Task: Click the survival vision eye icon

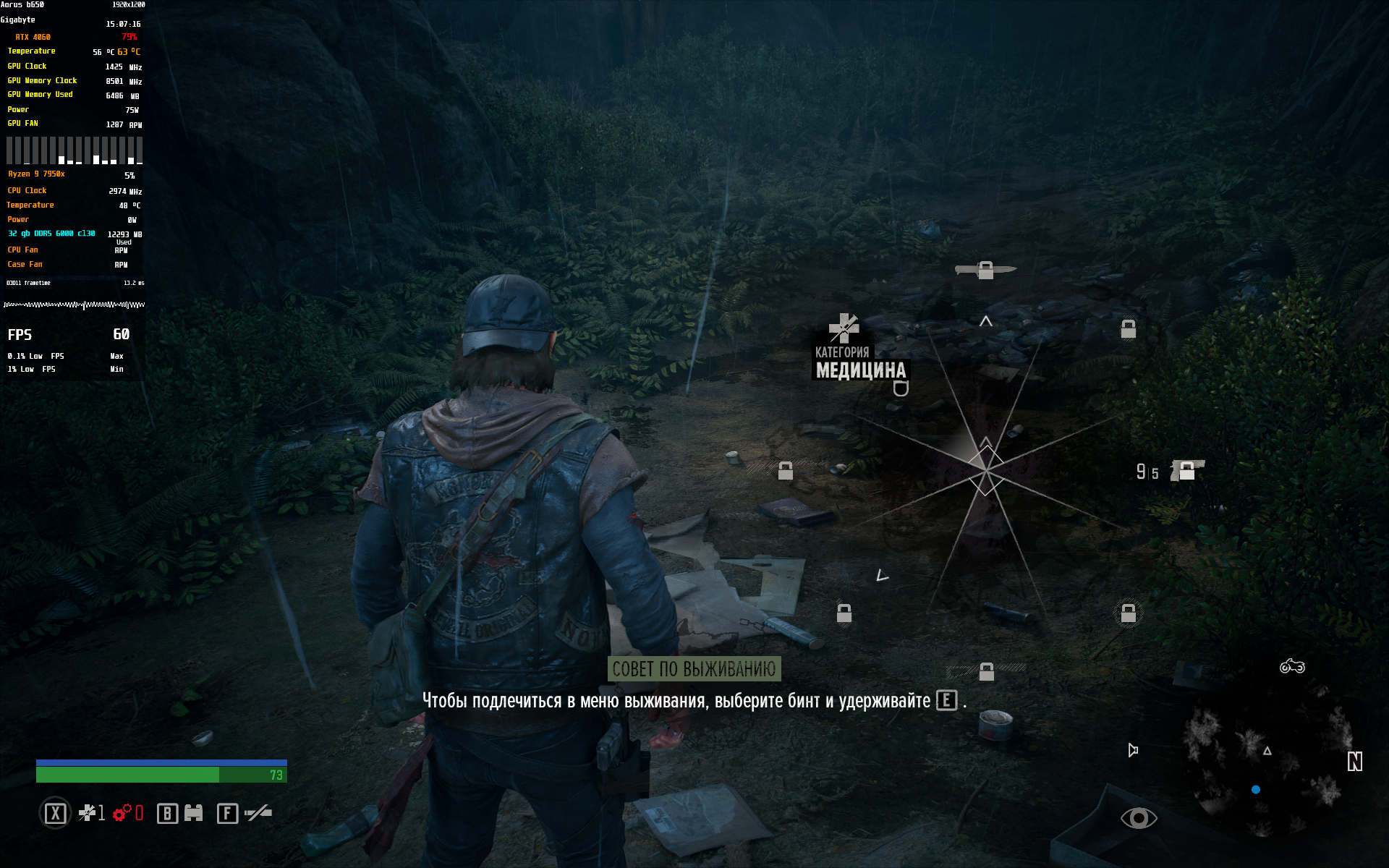Action: (1139, 818)
